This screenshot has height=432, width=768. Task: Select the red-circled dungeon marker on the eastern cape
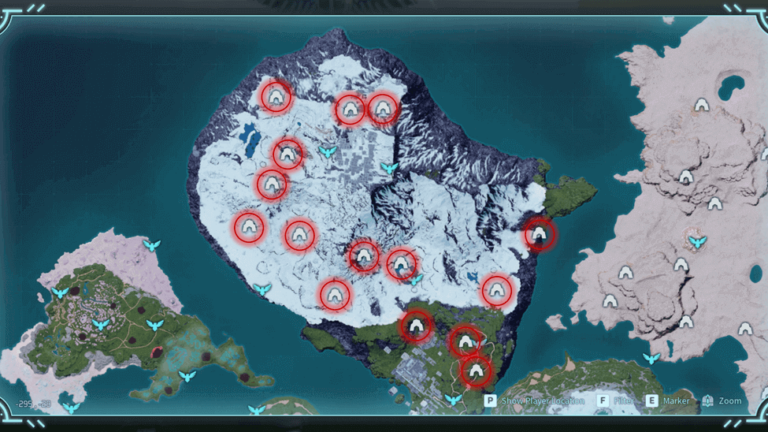click(x=540, y=235)
